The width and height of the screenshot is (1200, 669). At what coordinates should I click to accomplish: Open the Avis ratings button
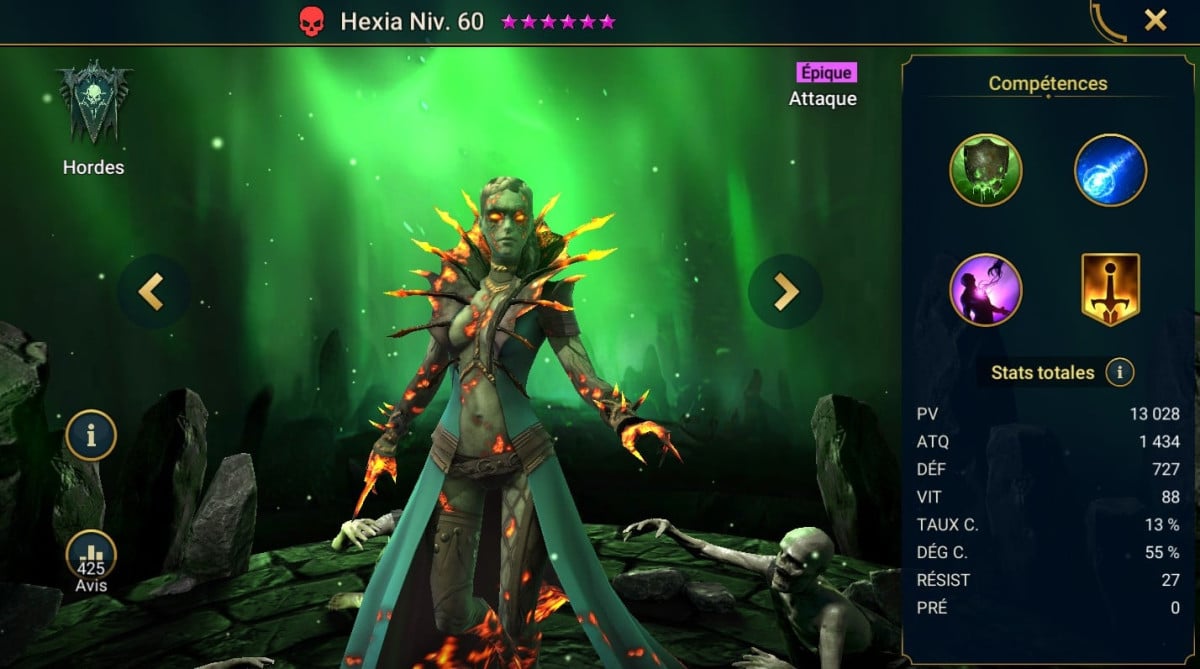[x=91, y=560]
